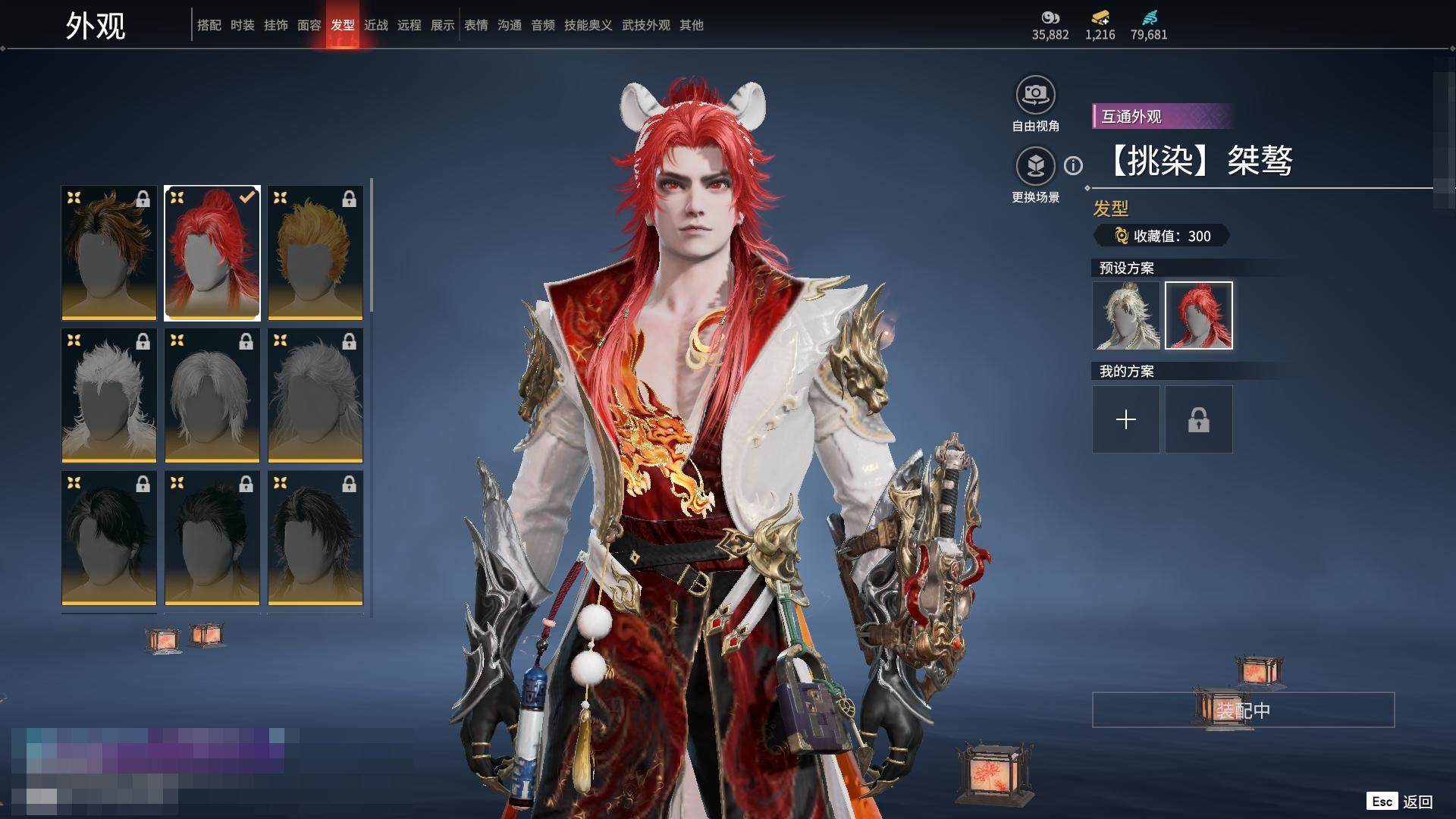
Task: Add a new custom scheme with plus
Action: click(1125, 419)
